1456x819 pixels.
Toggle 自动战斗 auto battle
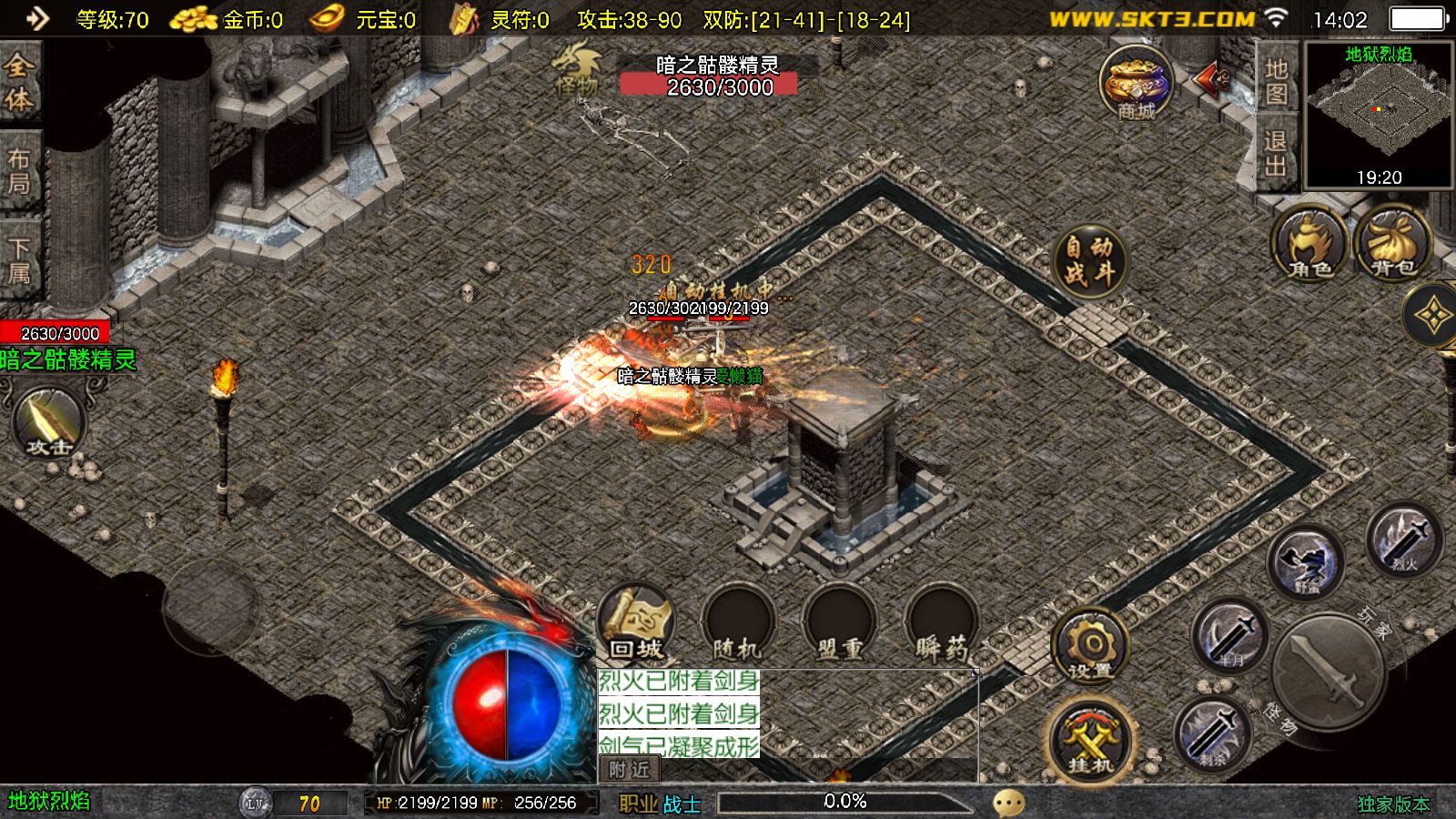point(1090,259)
